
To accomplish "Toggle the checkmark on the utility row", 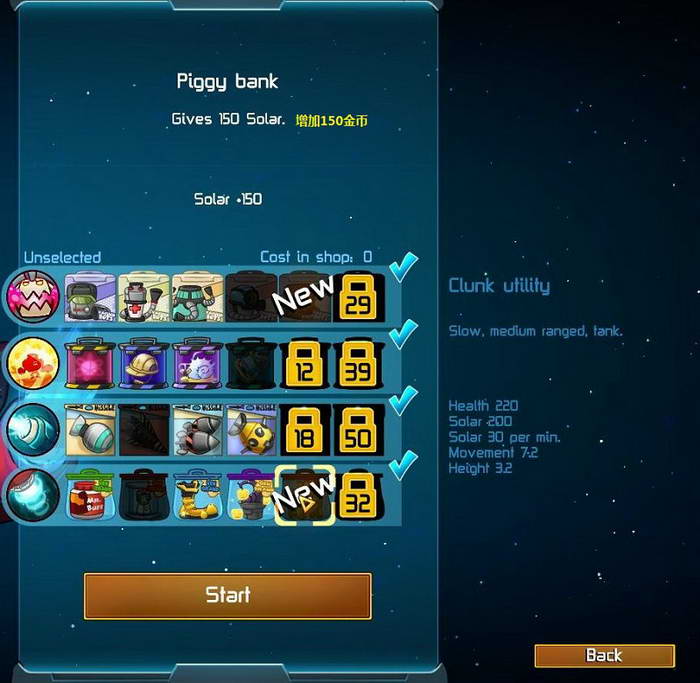I will 403,465.
